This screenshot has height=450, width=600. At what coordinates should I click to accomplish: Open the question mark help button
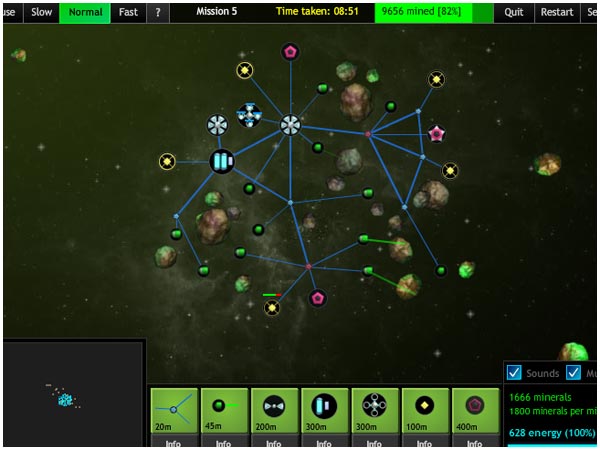[158, 12]
